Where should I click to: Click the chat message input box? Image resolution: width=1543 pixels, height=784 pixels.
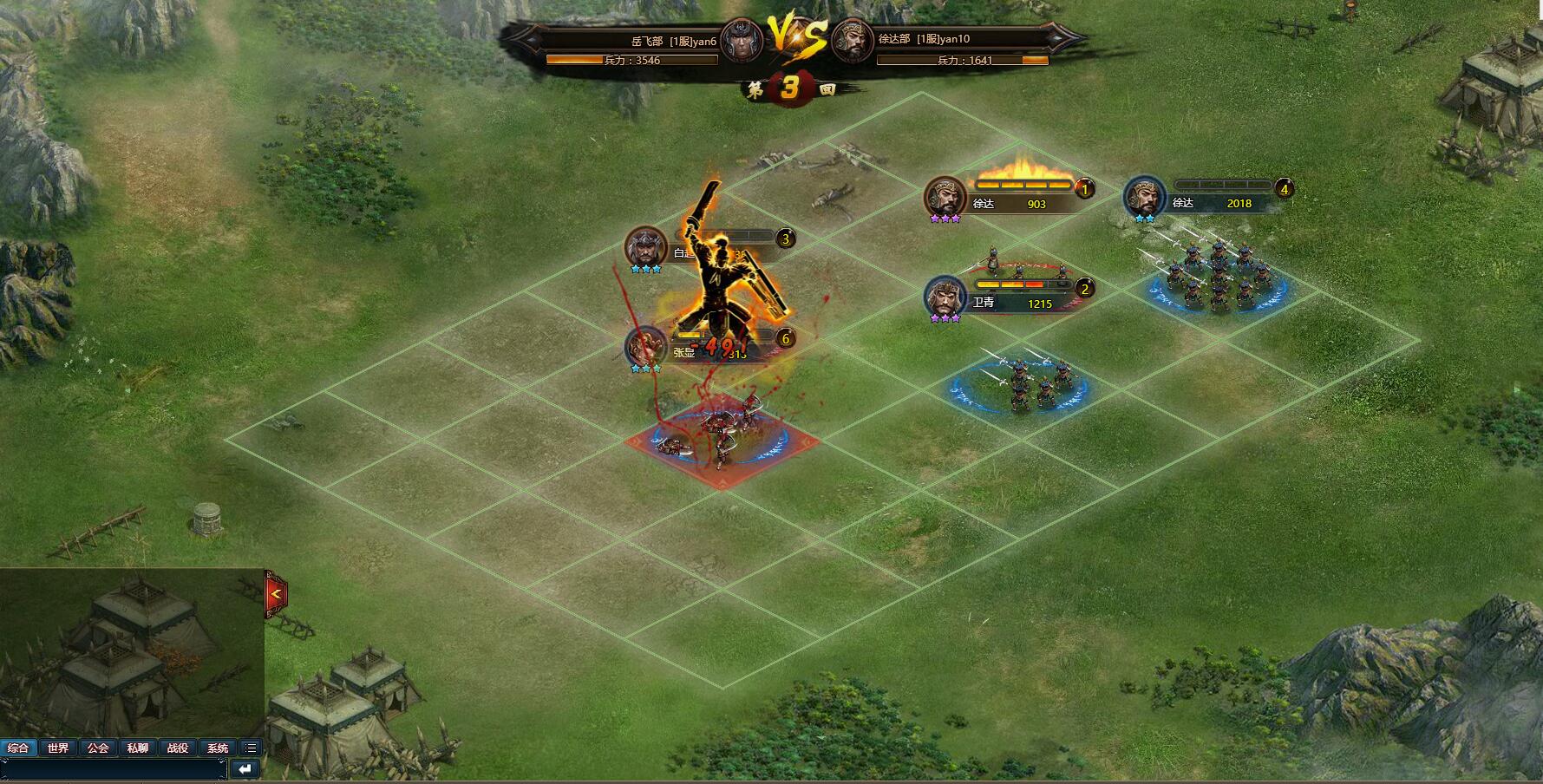click(114, 769)
